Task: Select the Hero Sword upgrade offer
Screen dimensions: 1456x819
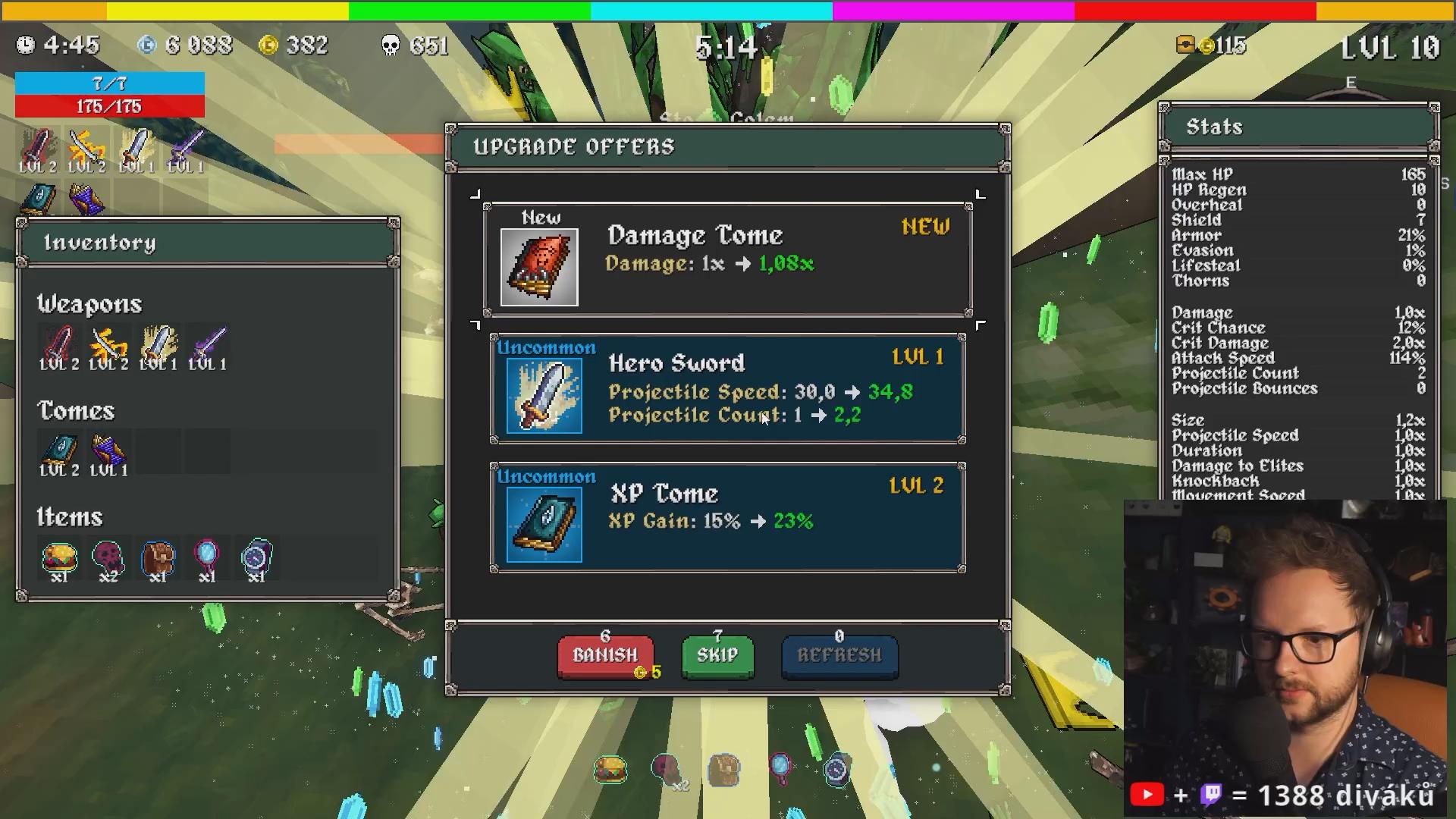Action: point(728,388)
